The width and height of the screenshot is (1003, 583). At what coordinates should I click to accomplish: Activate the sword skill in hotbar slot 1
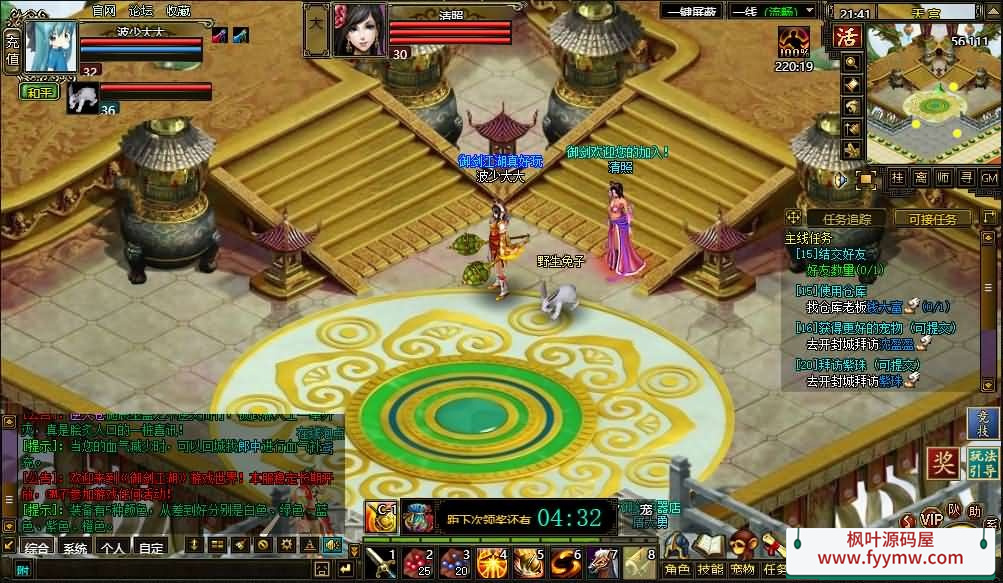pos(381,564)
